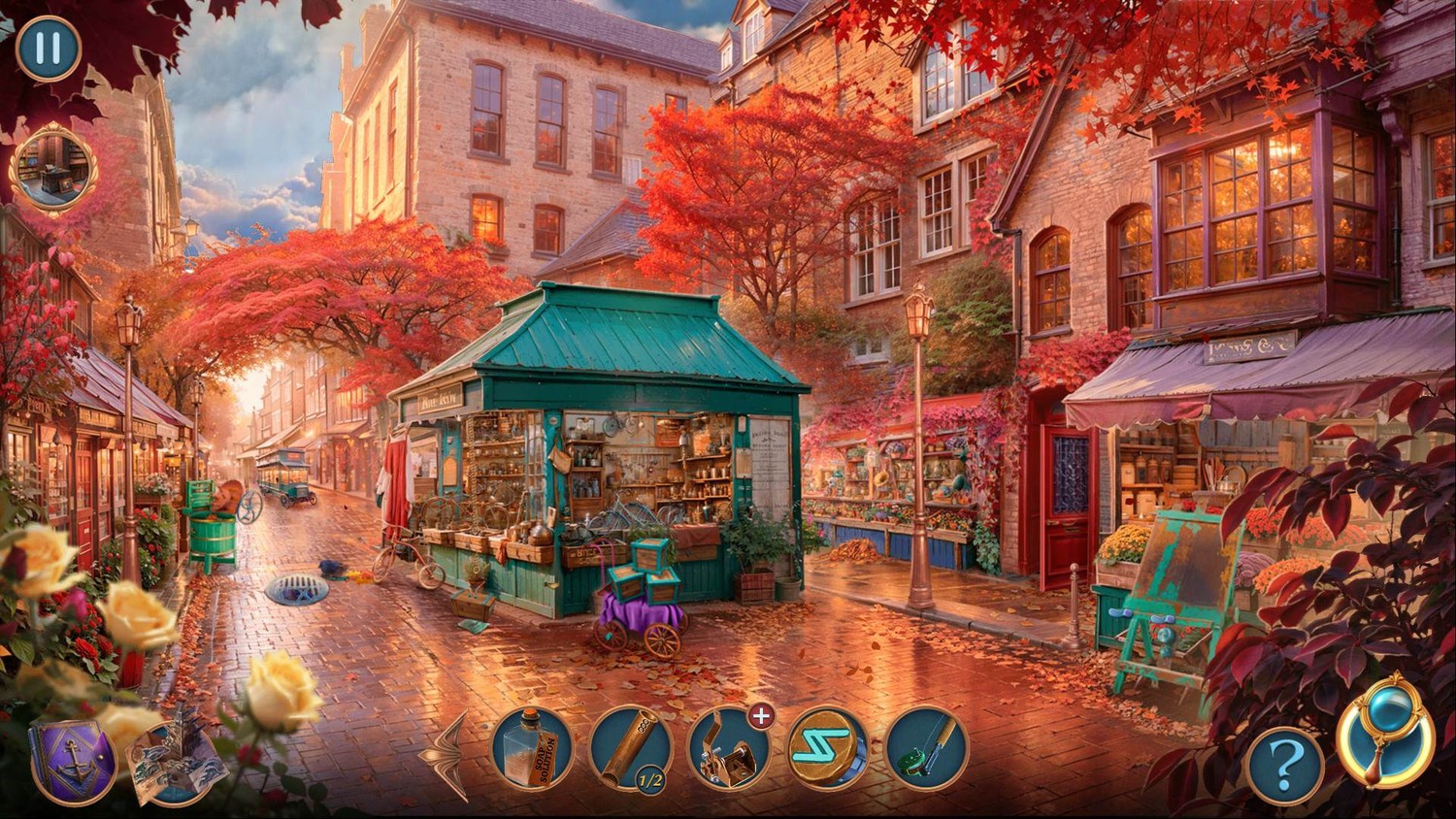Screen dimensions: 1456x819
Task: Pick the green fishing reel rod
Action: [x=926, y=747]
